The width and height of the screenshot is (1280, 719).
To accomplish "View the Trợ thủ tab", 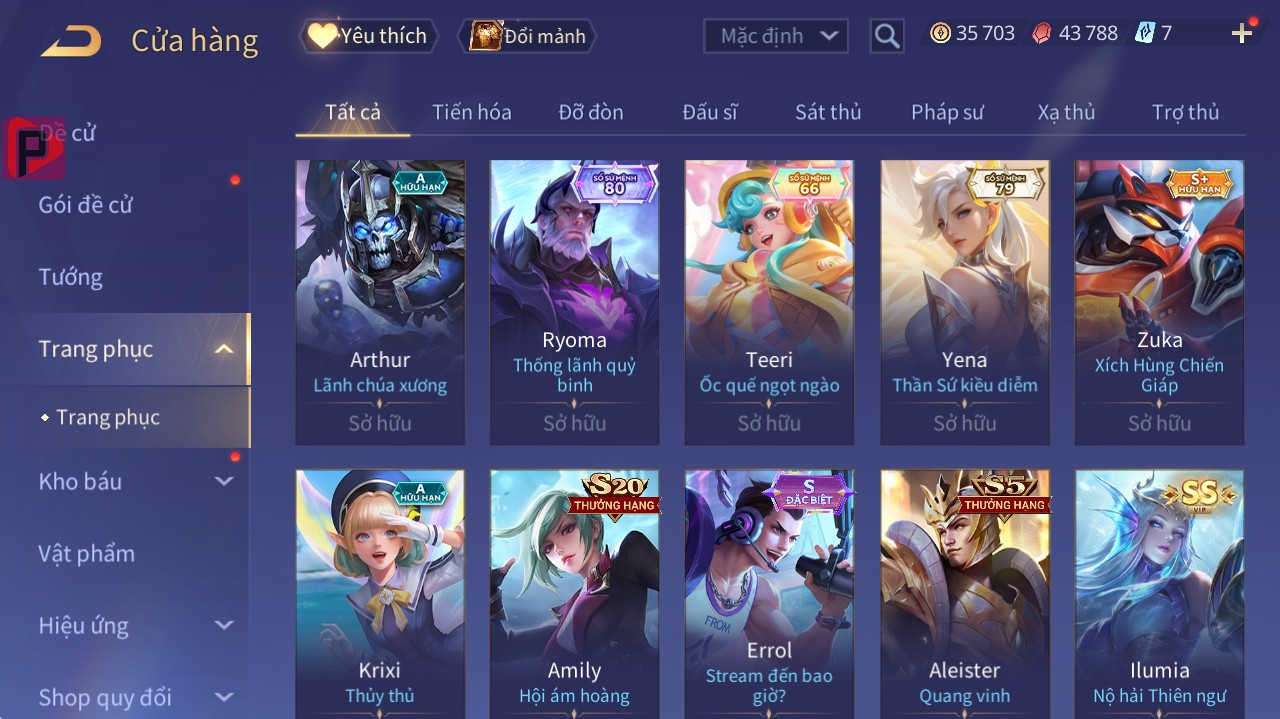I will tap(1185, 112).
